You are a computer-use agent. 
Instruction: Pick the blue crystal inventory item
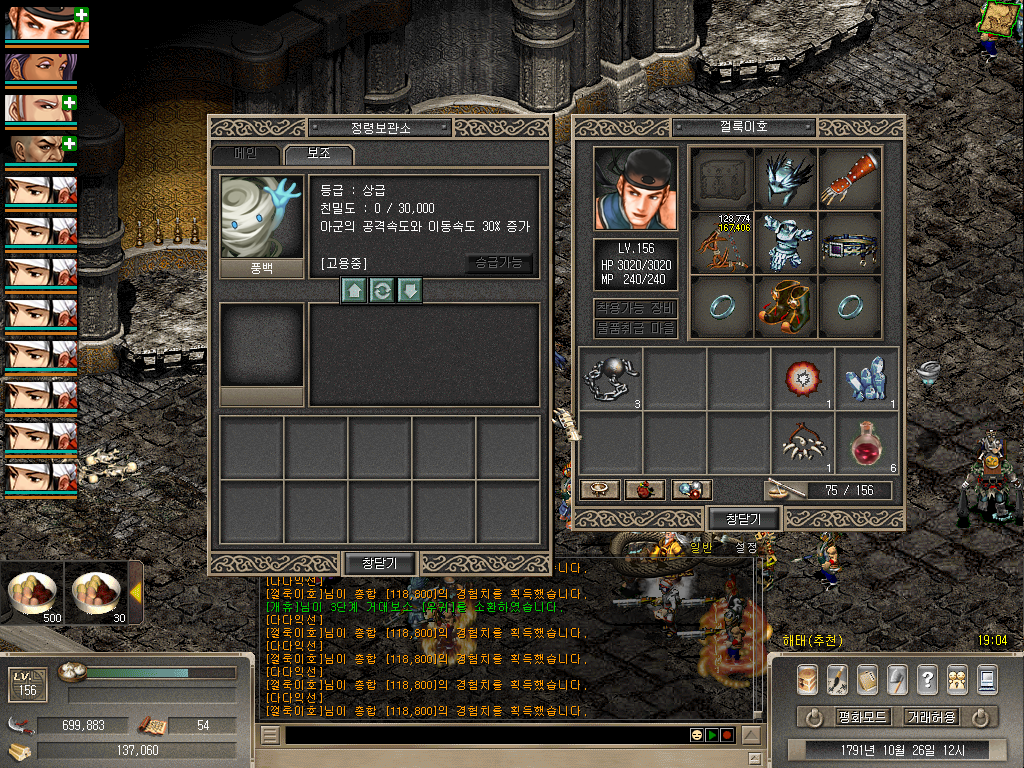point(866,378)
